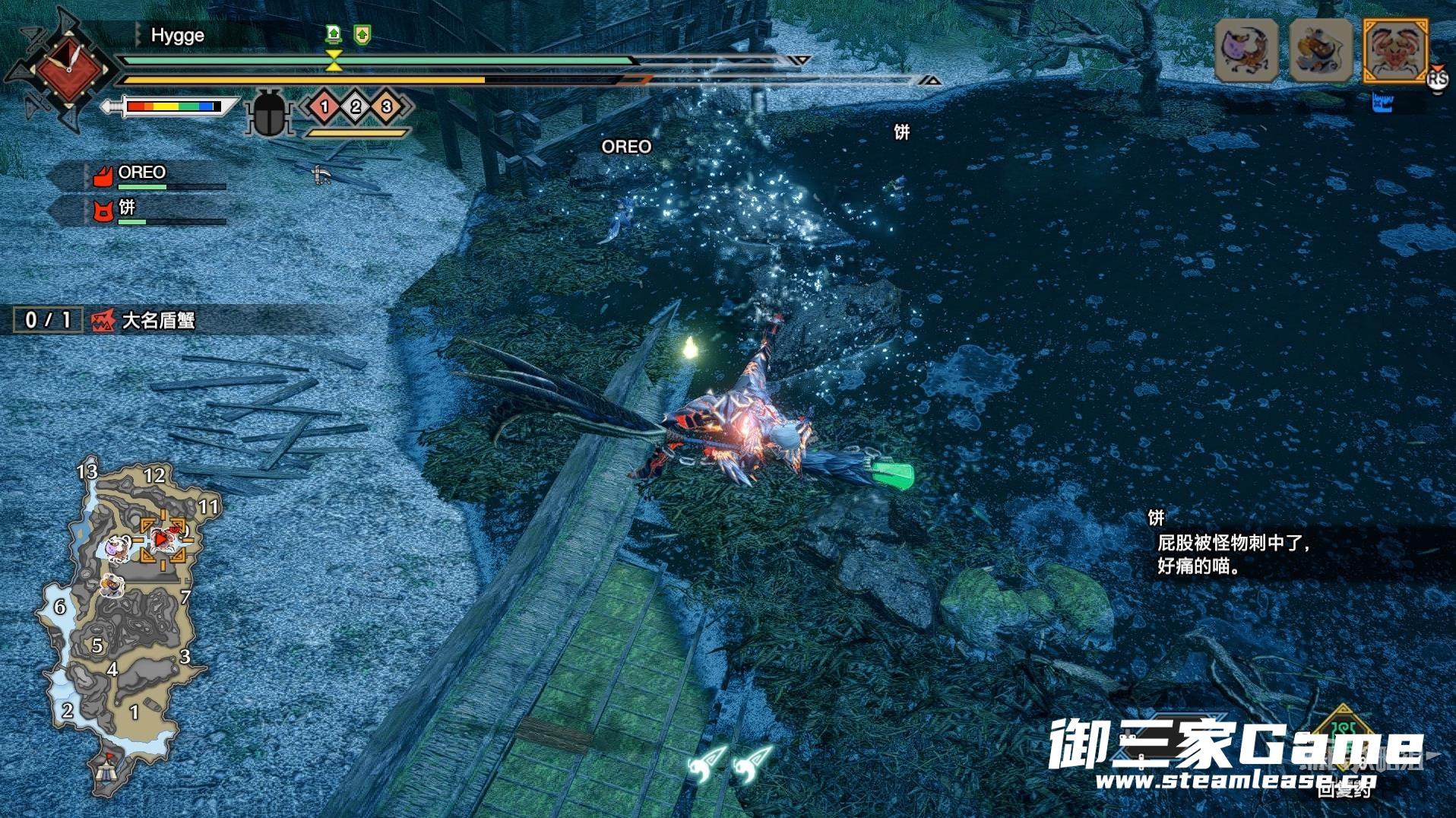
Task: Click the red extract slot 1
Action: pyautogui.click(x=324, y=106)
